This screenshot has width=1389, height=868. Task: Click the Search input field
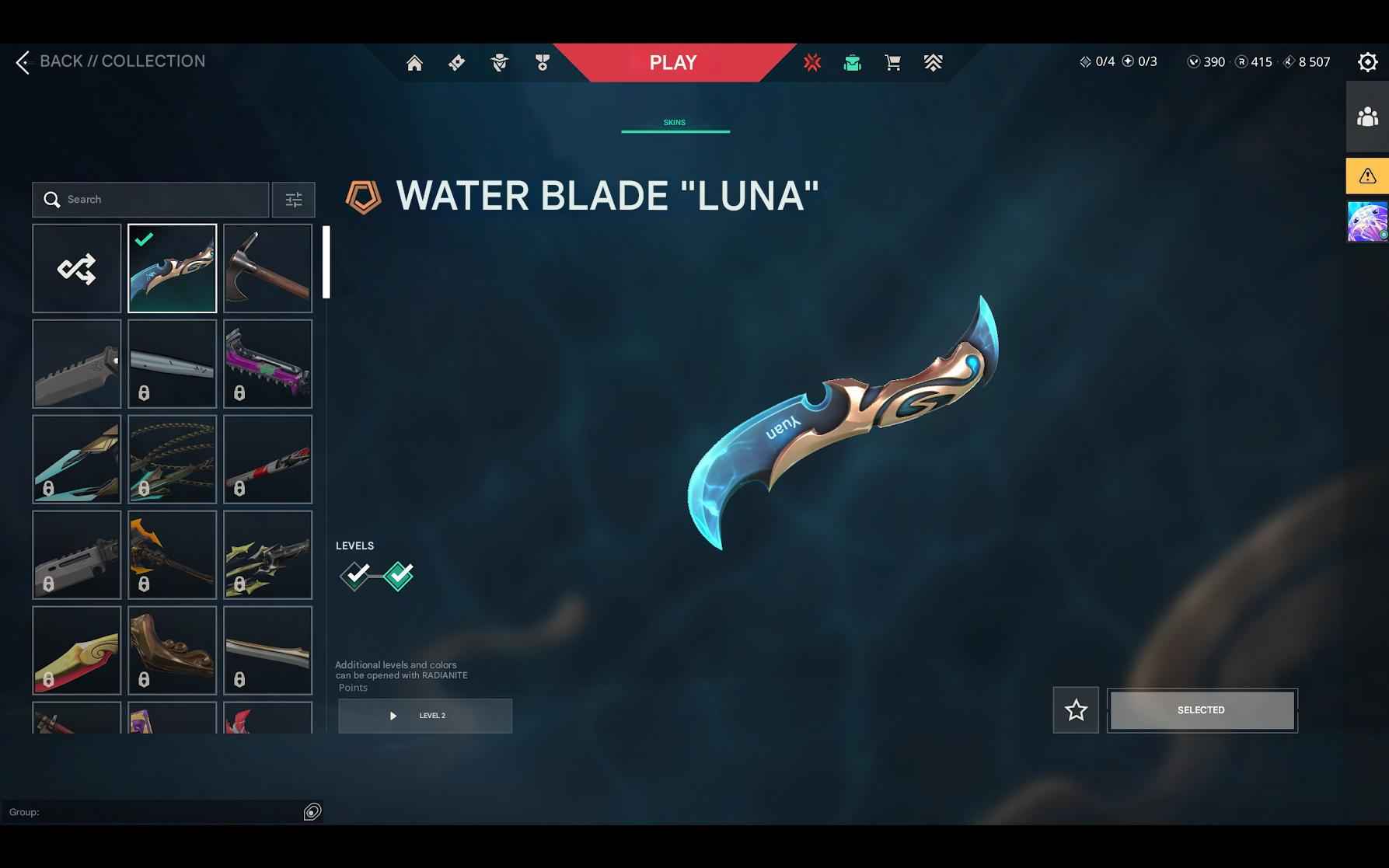pyautogui.click(x=150, y=200)
